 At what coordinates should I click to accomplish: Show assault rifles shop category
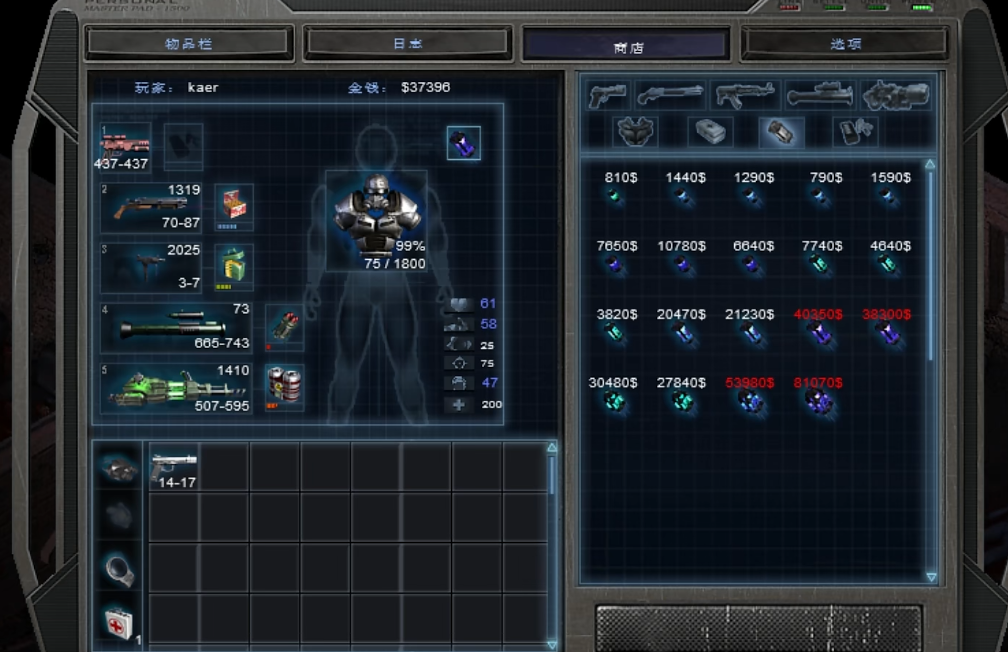[745, 96]
